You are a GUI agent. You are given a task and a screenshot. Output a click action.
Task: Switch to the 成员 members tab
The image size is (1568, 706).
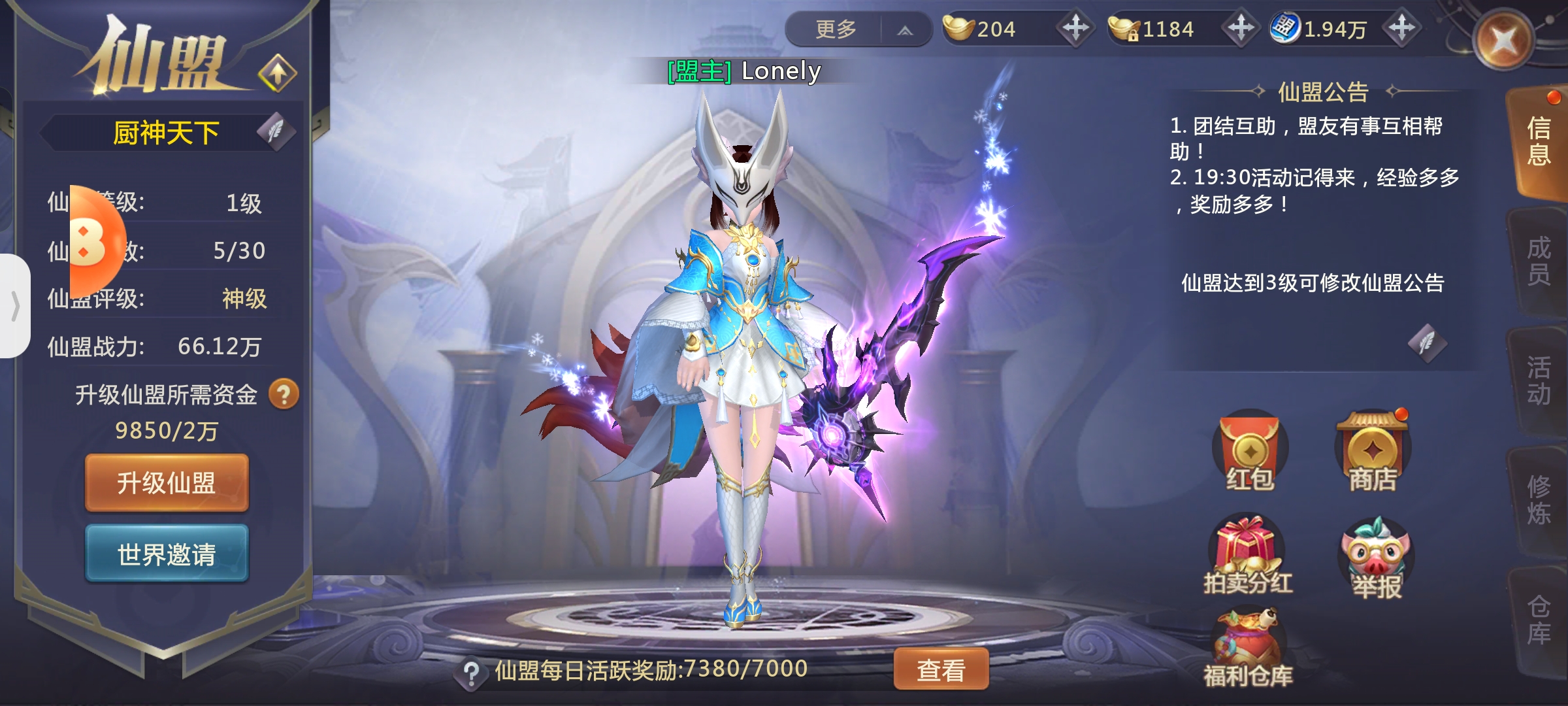pyautogui.click(x=1539, y=261)
